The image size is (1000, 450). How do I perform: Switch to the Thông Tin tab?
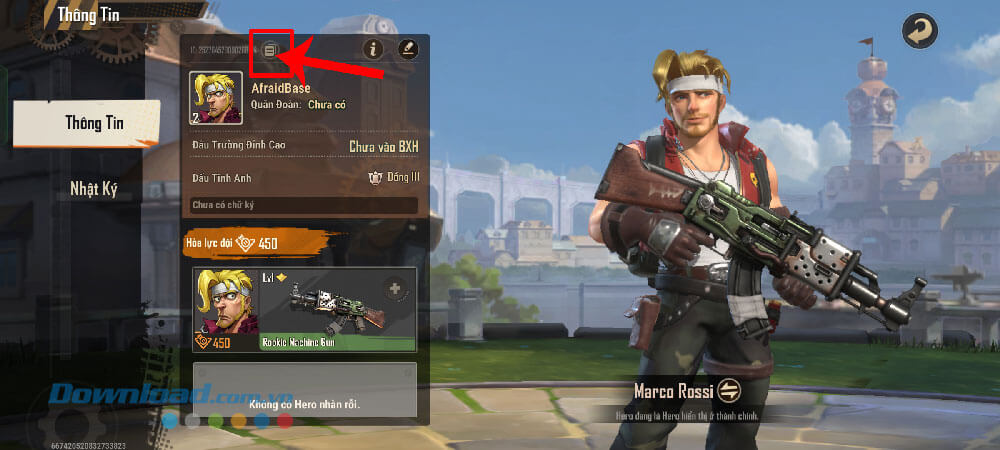click(x=86, y=123)
